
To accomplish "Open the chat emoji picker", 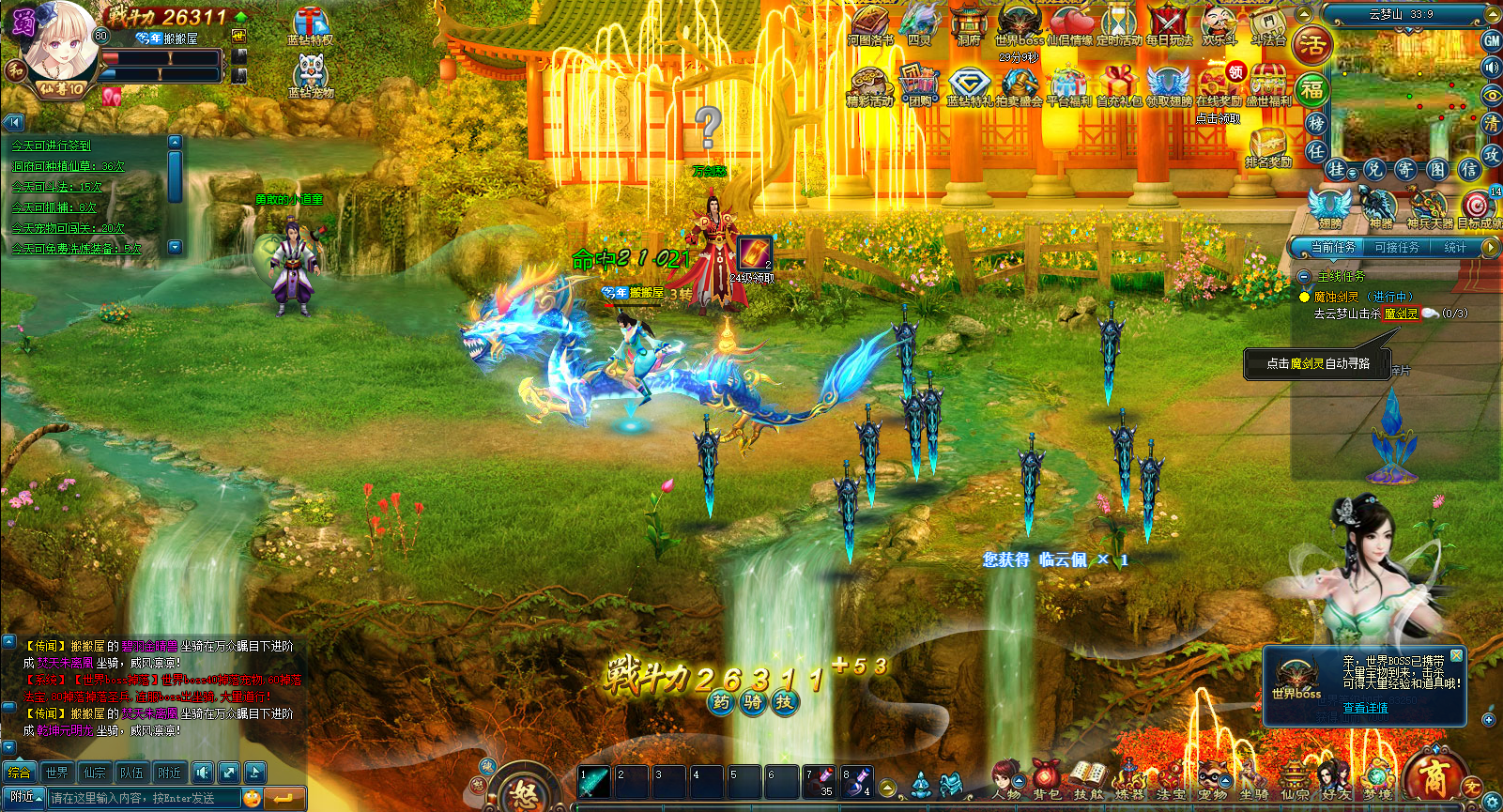I will coord(252,798).
